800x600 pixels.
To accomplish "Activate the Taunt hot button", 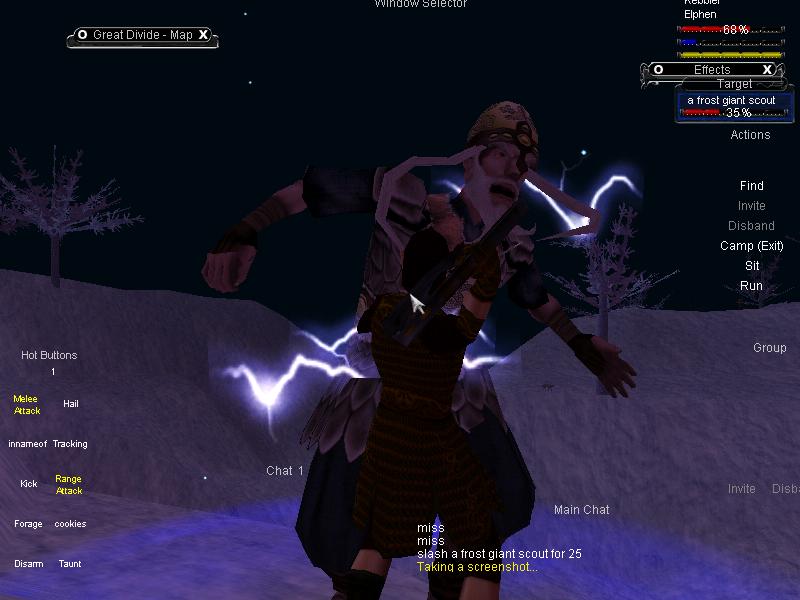I will pos(70,564).
